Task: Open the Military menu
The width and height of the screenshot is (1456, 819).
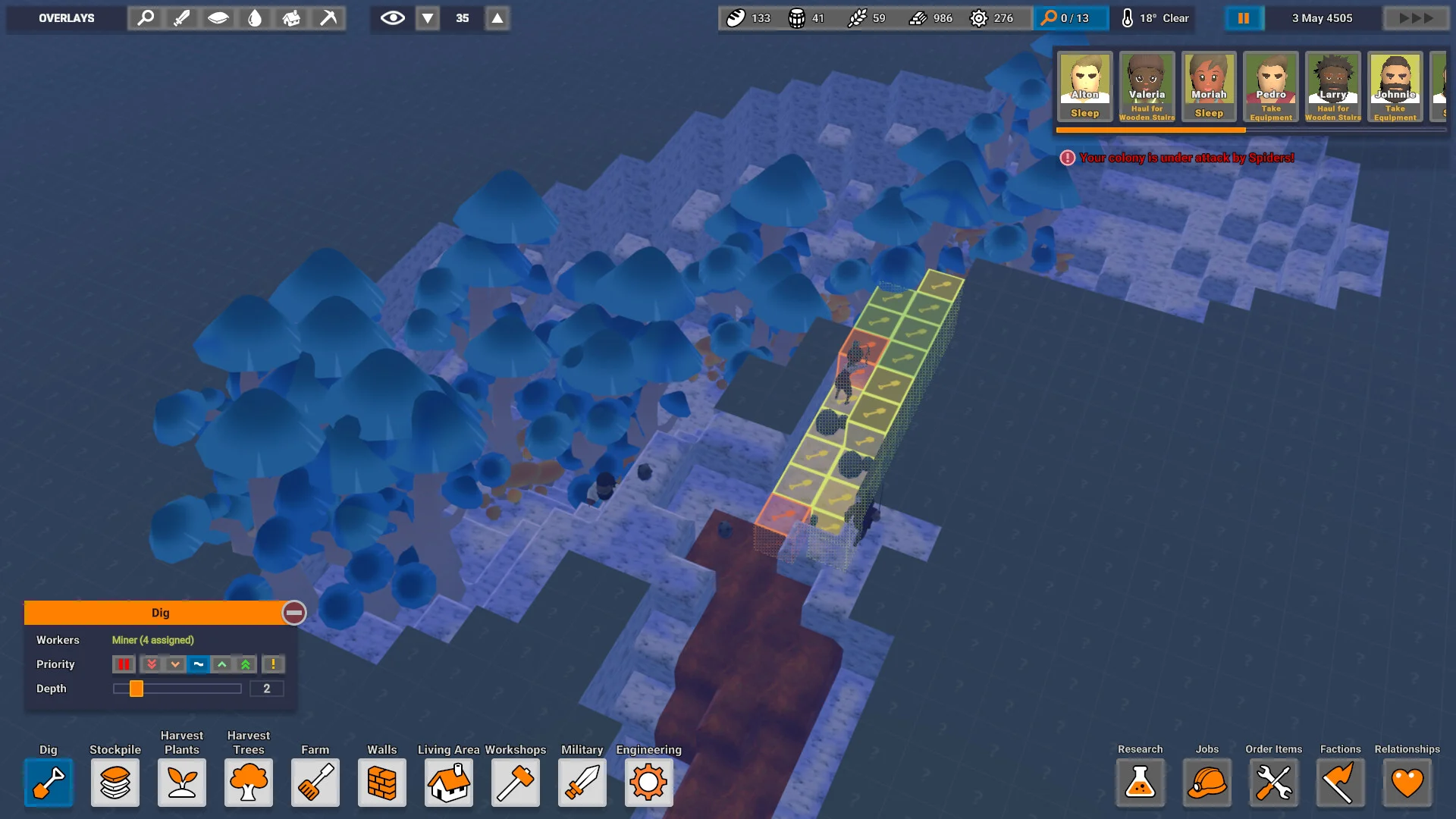Action: [x=582, y=782]
